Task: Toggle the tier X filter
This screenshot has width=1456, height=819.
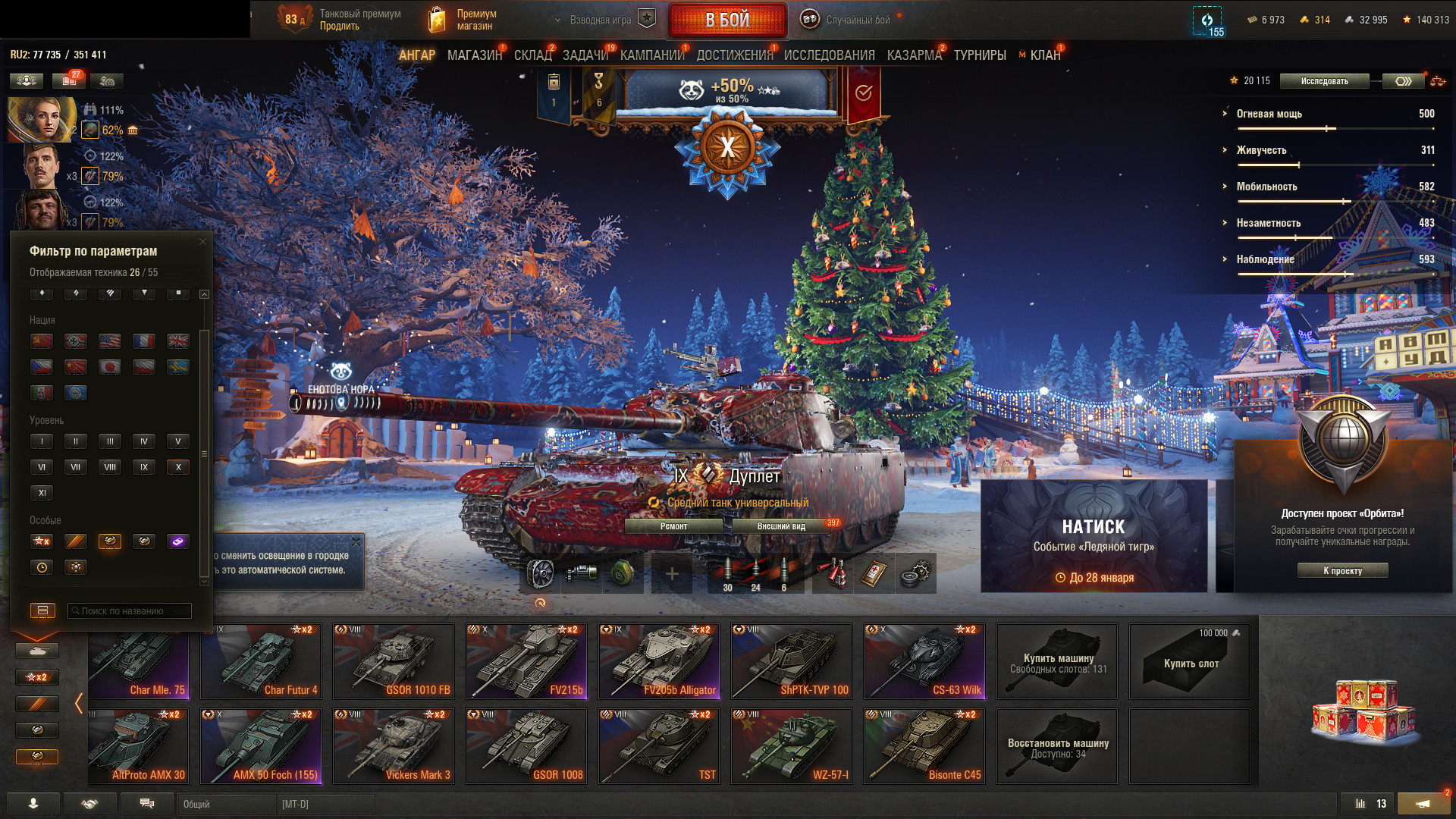Action: pos(178,467)
